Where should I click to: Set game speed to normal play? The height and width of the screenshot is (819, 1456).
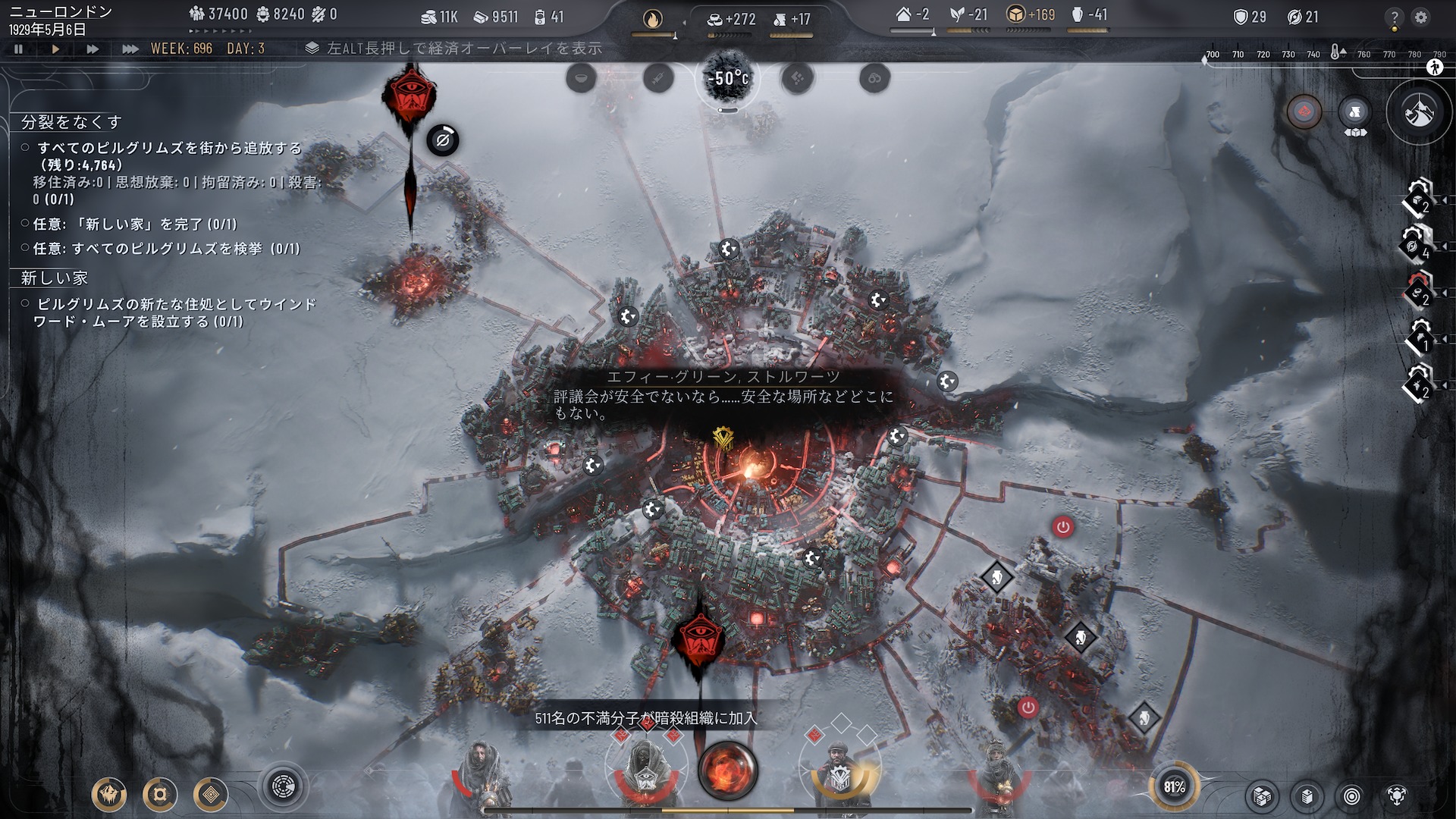click(55, 49)
